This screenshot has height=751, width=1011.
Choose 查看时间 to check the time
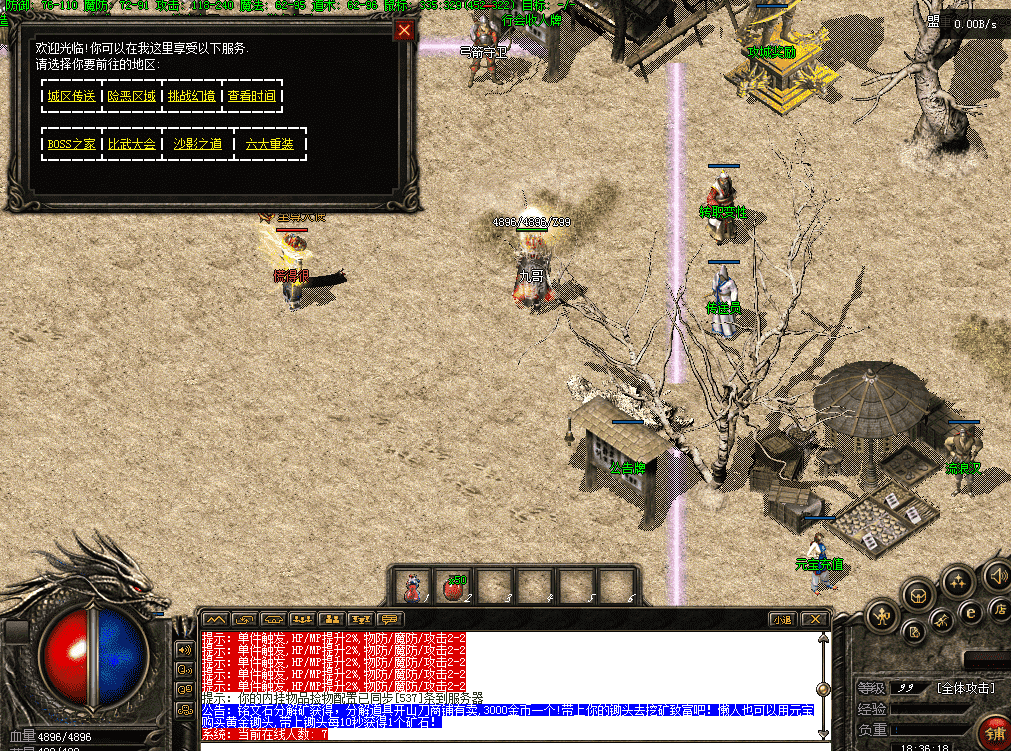[x=251, y=96]
